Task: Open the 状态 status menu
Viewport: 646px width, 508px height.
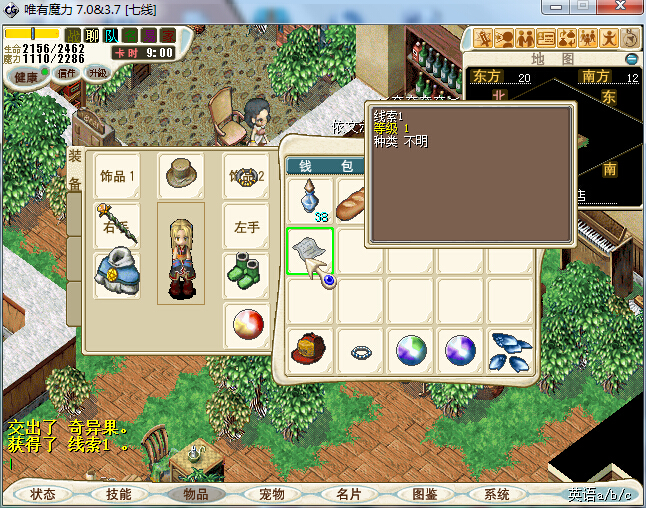Action: point(43,494)
